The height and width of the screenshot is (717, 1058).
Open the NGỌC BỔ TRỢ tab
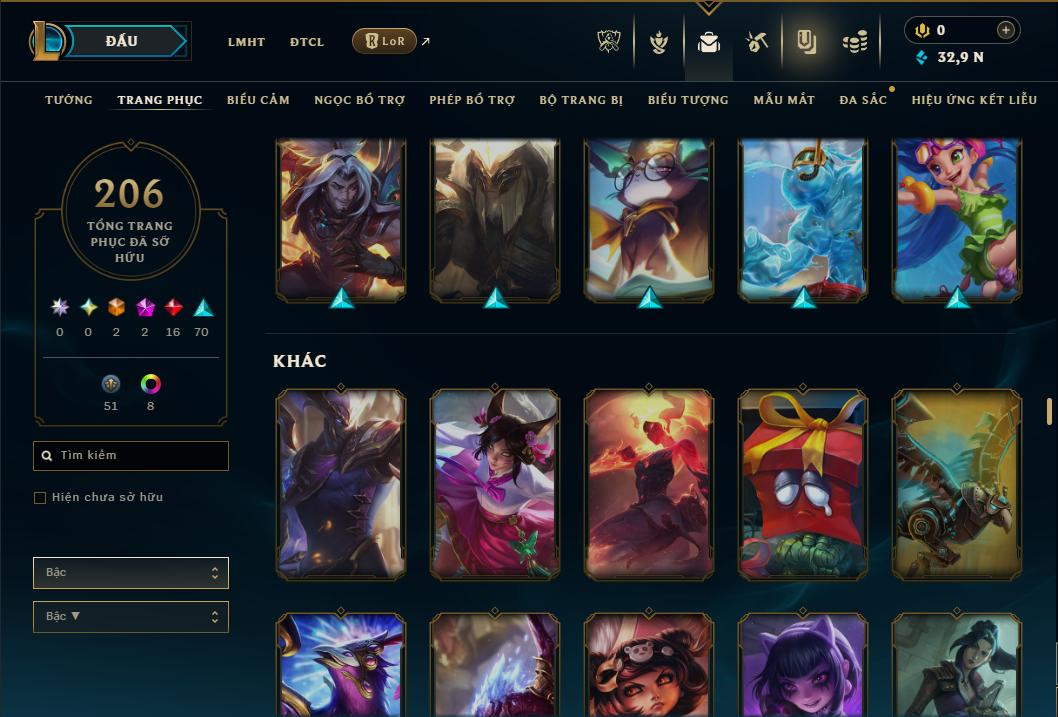click(359, 100)
